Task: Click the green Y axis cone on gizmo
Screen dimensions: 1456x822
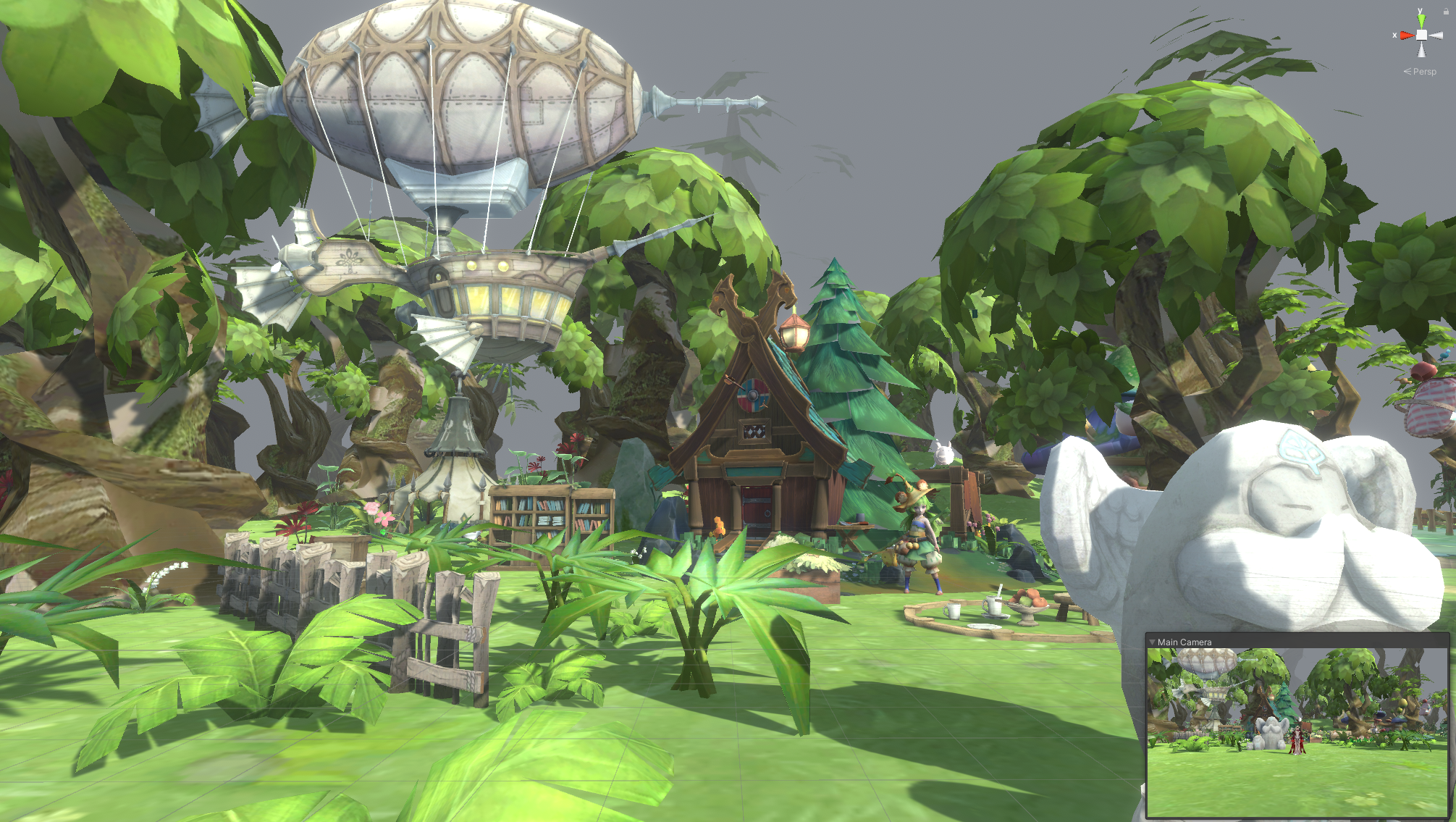Action: point(1421,20)
